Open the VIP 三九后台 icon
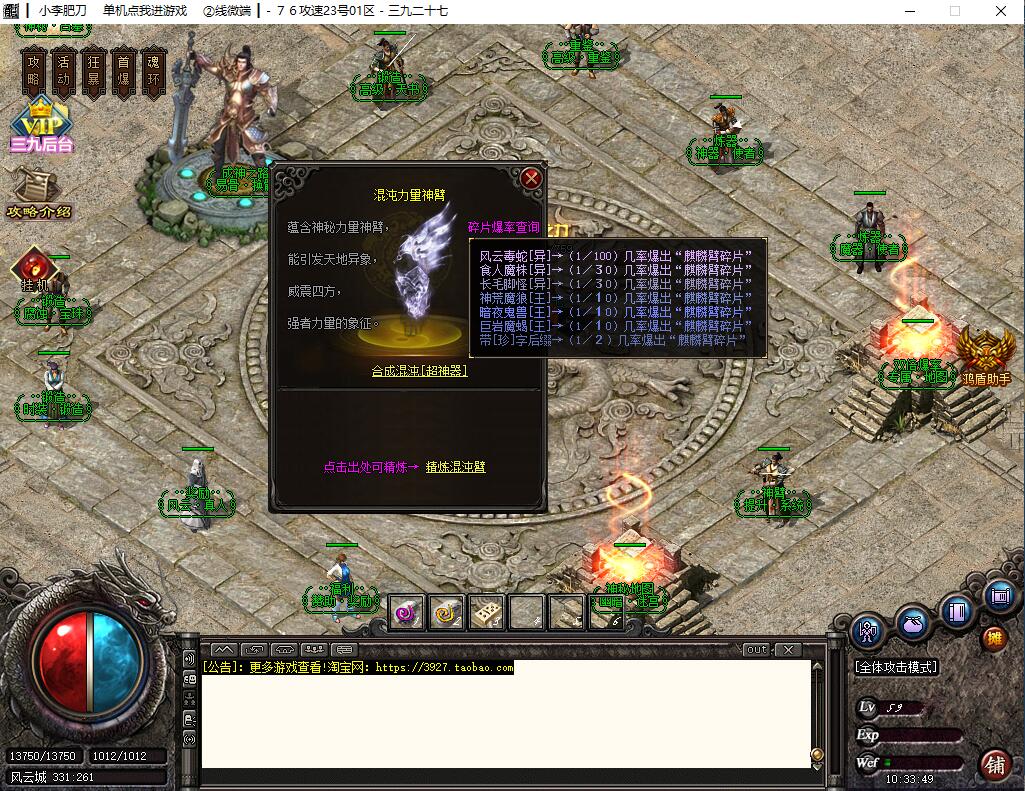The height and width of the screenshot is (791, 1025). (41, 127)
